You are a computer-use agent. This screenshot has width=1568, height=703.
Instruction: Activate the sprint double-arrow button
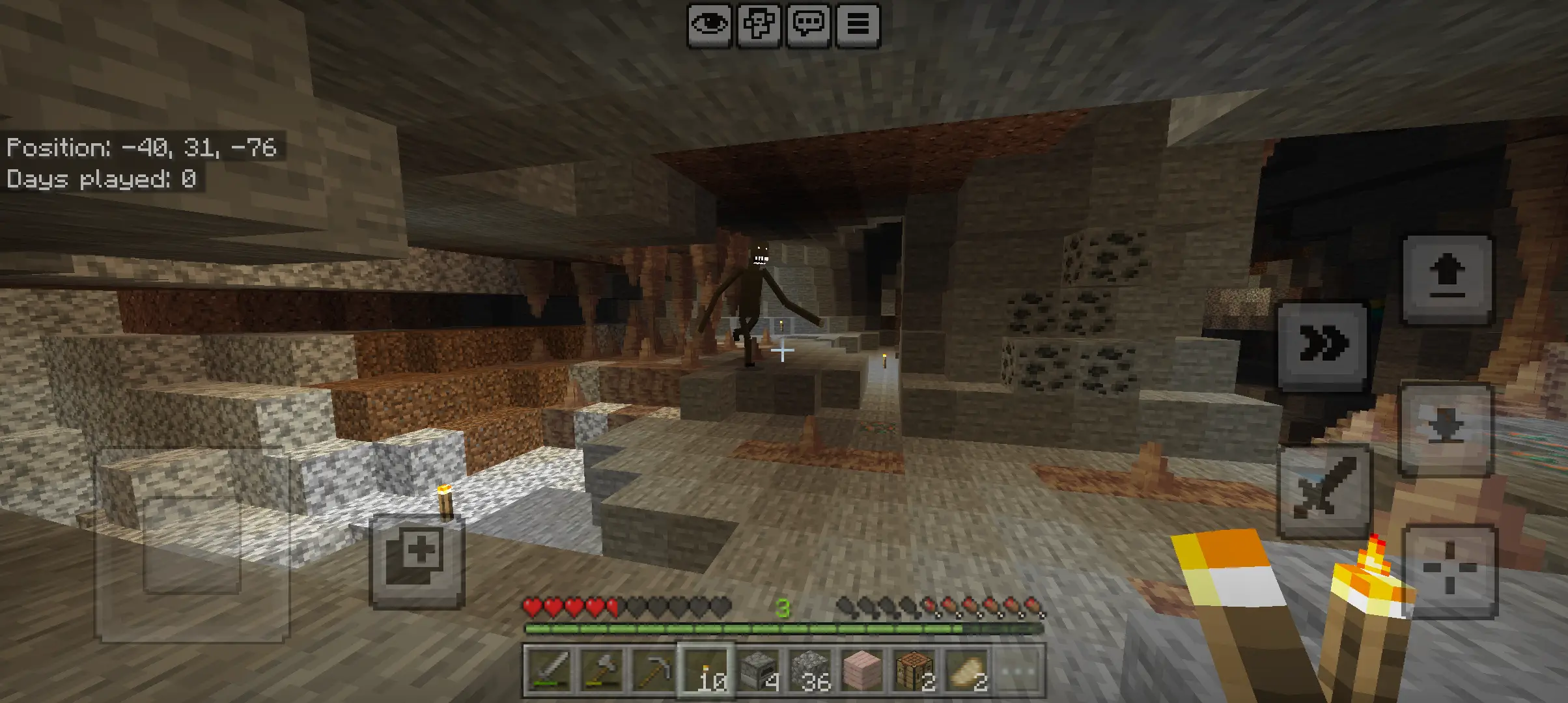click(x=1323, y=345)
